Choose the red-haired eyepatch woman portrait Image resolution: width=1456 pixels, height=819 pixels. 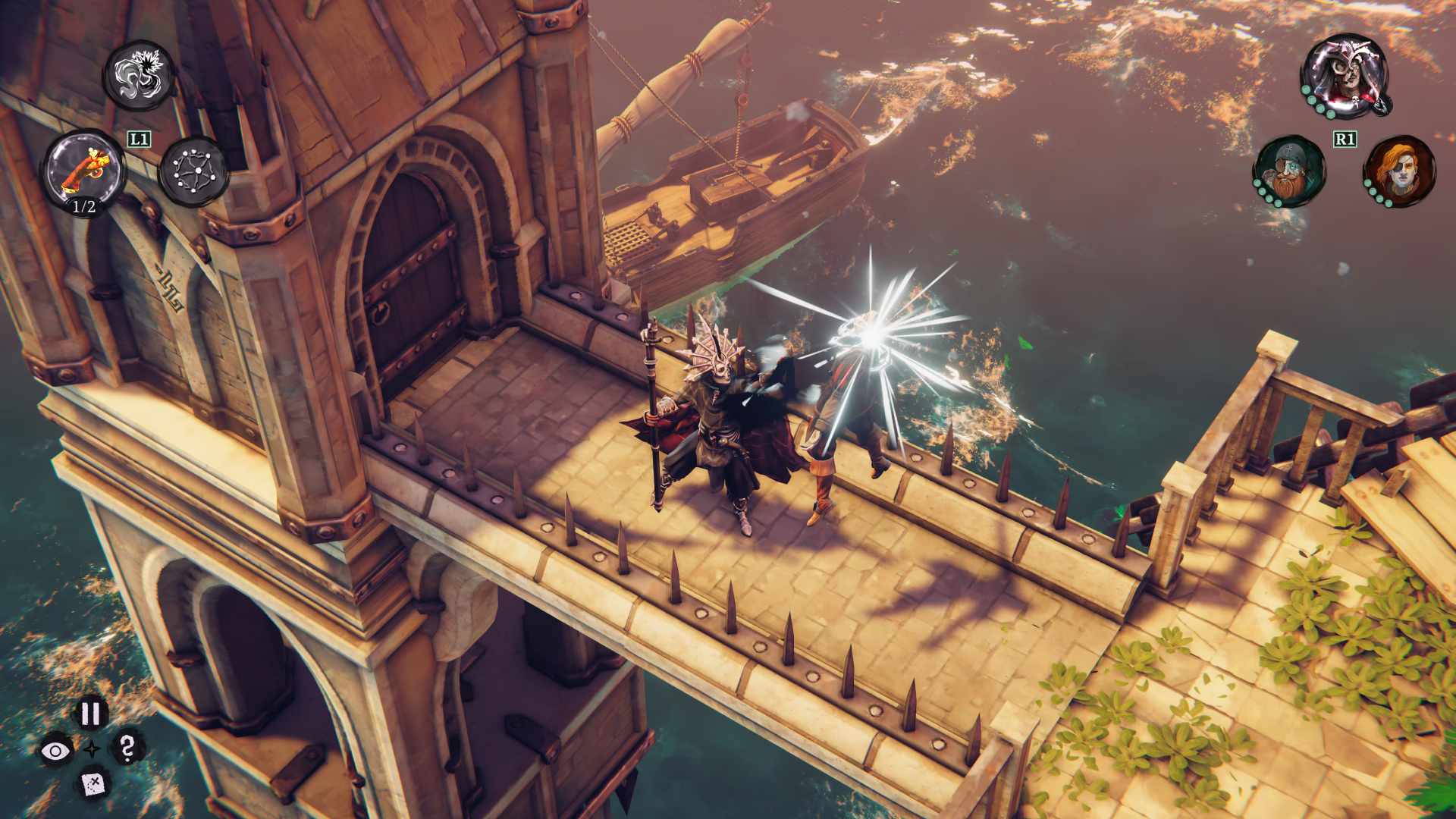click(1400, 171)
